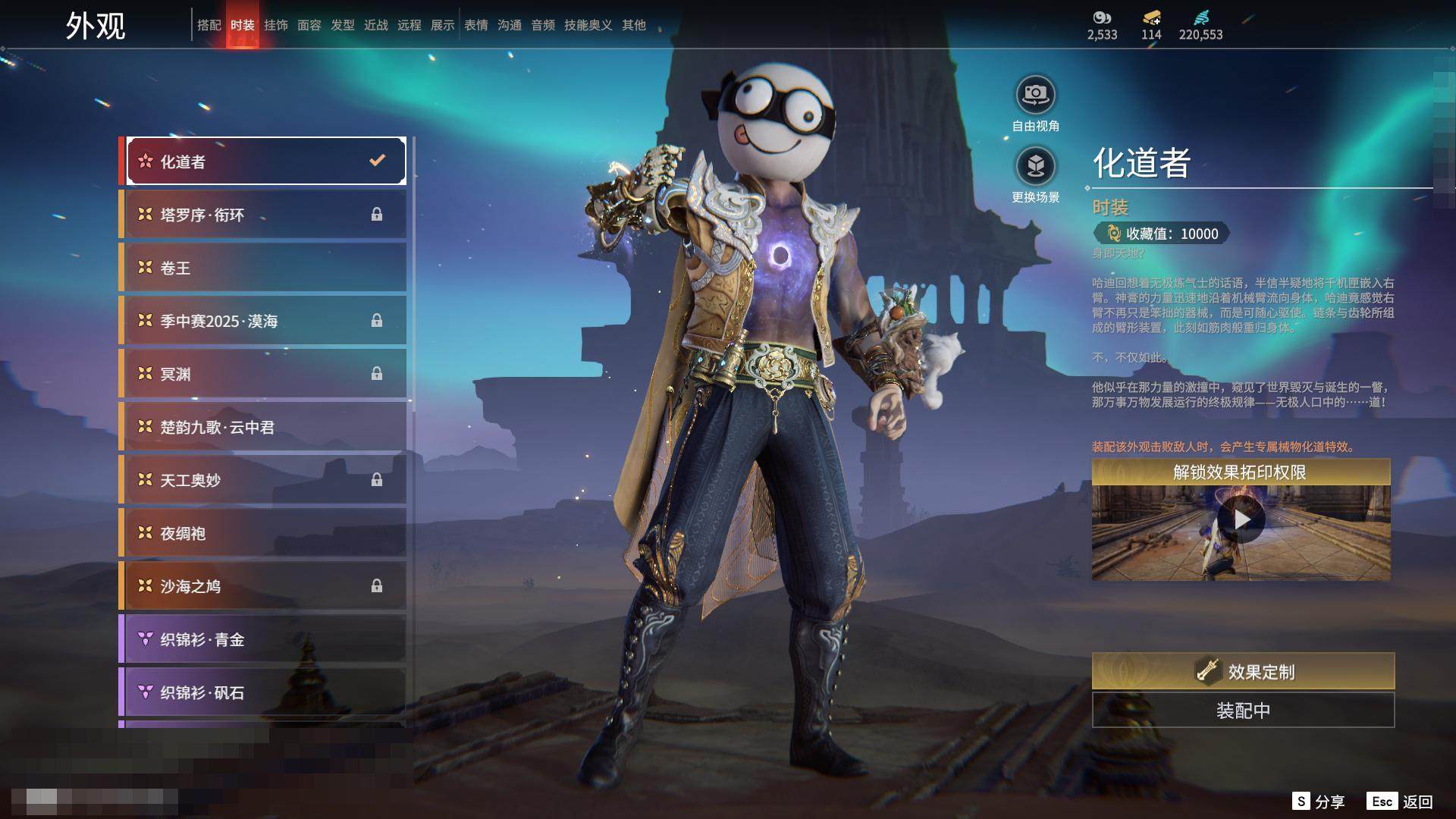Select the 卷王 outfit entry
Screen dimensions: 1456x819
(x=265, y=268)
